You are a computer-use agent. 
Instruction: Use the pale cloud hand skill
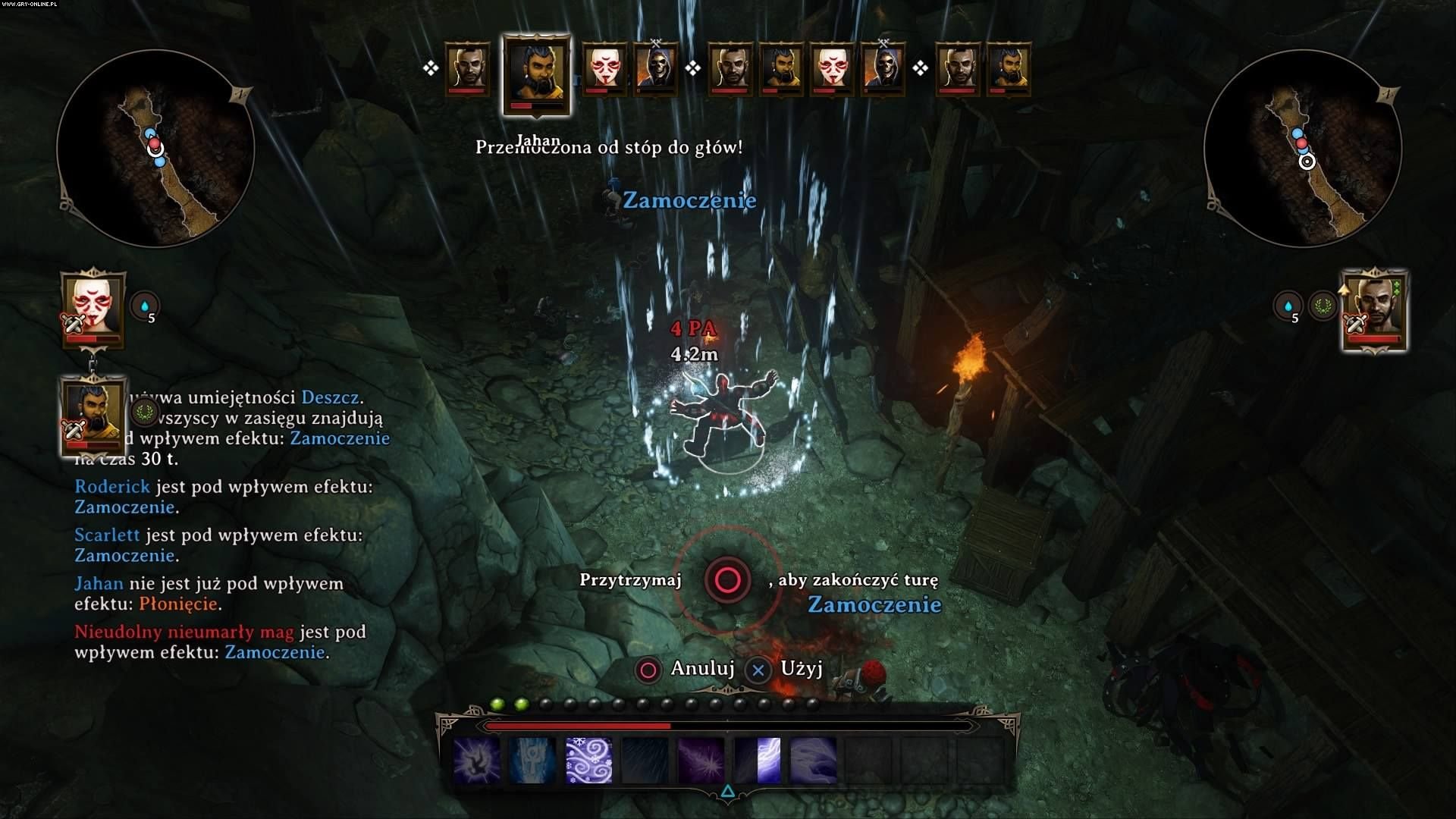point(813,760)
